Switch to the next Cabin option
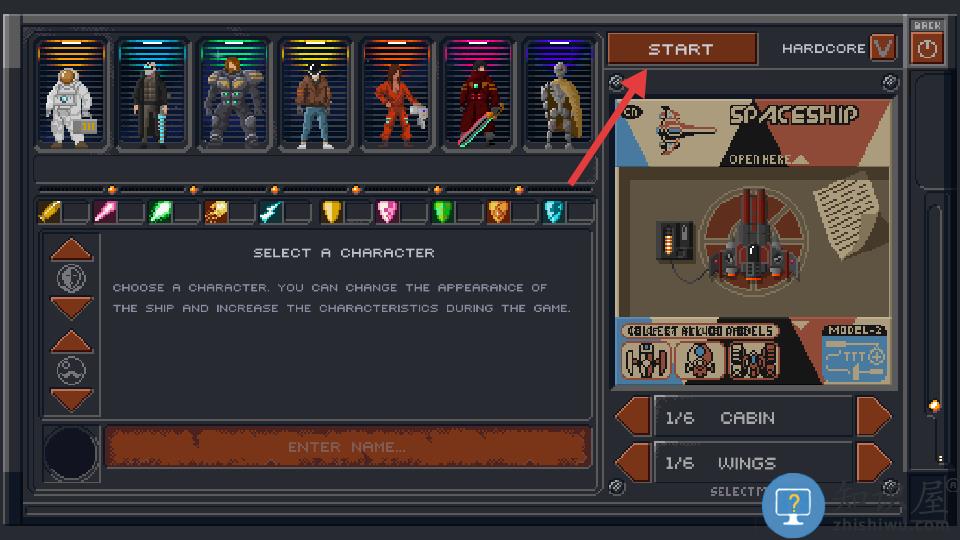 pos(873,417)
